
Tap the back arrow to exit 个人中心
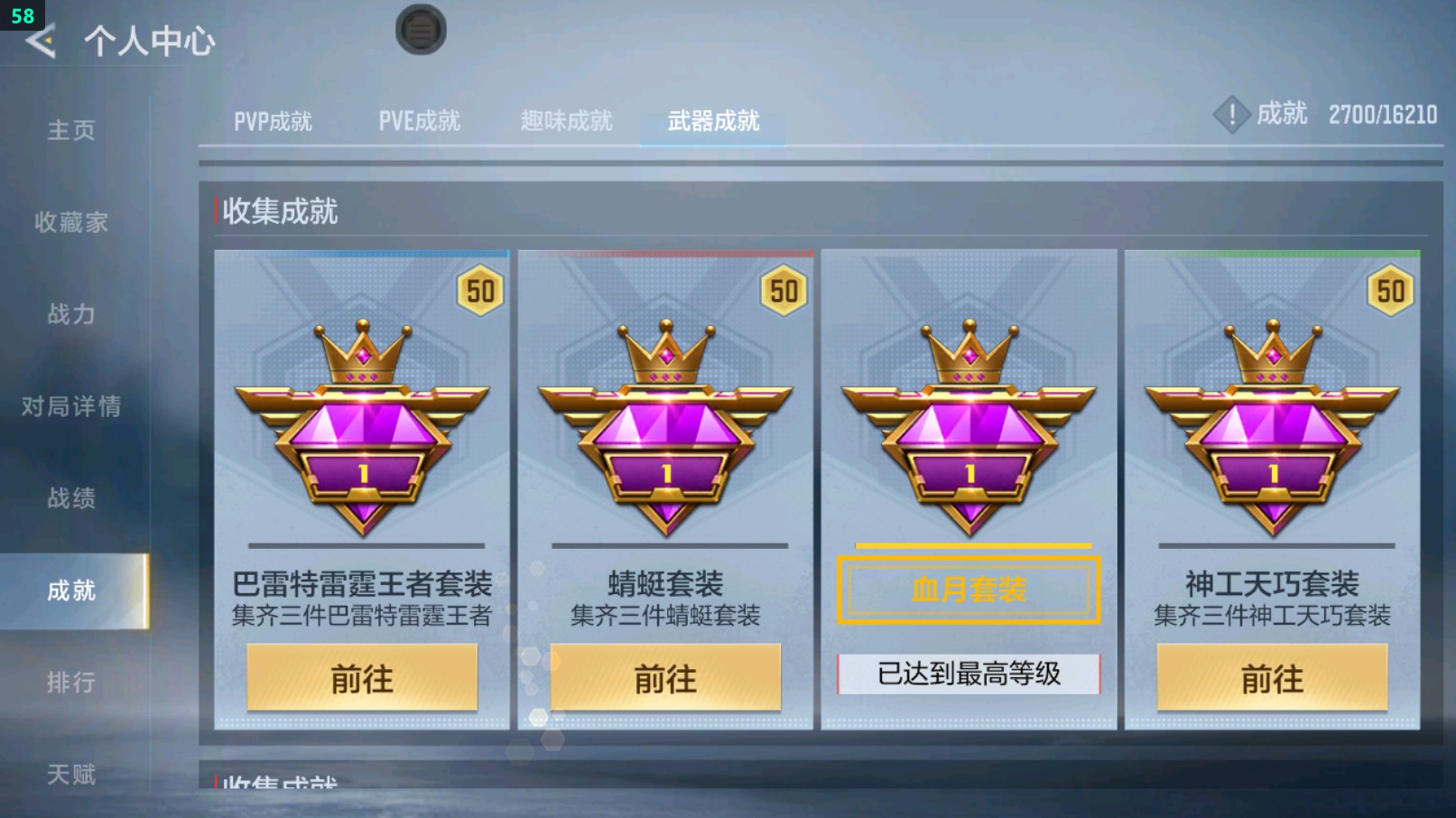click(40, 41)
